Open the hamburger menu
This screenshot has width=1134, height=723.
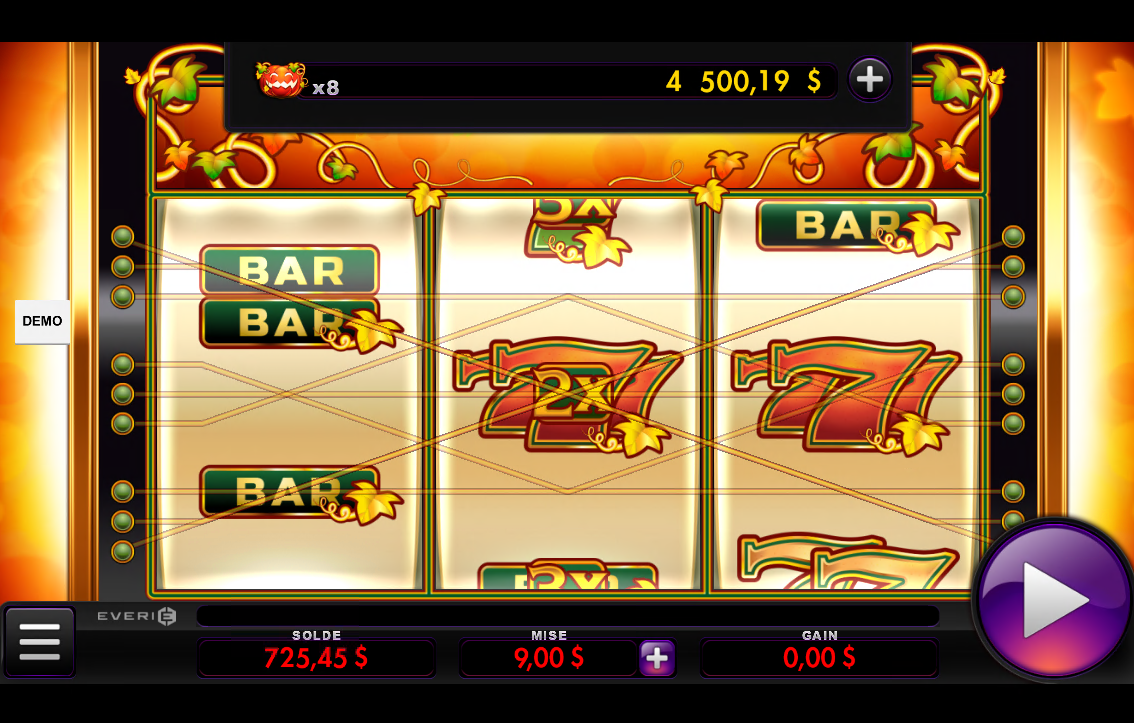point(39,641)
